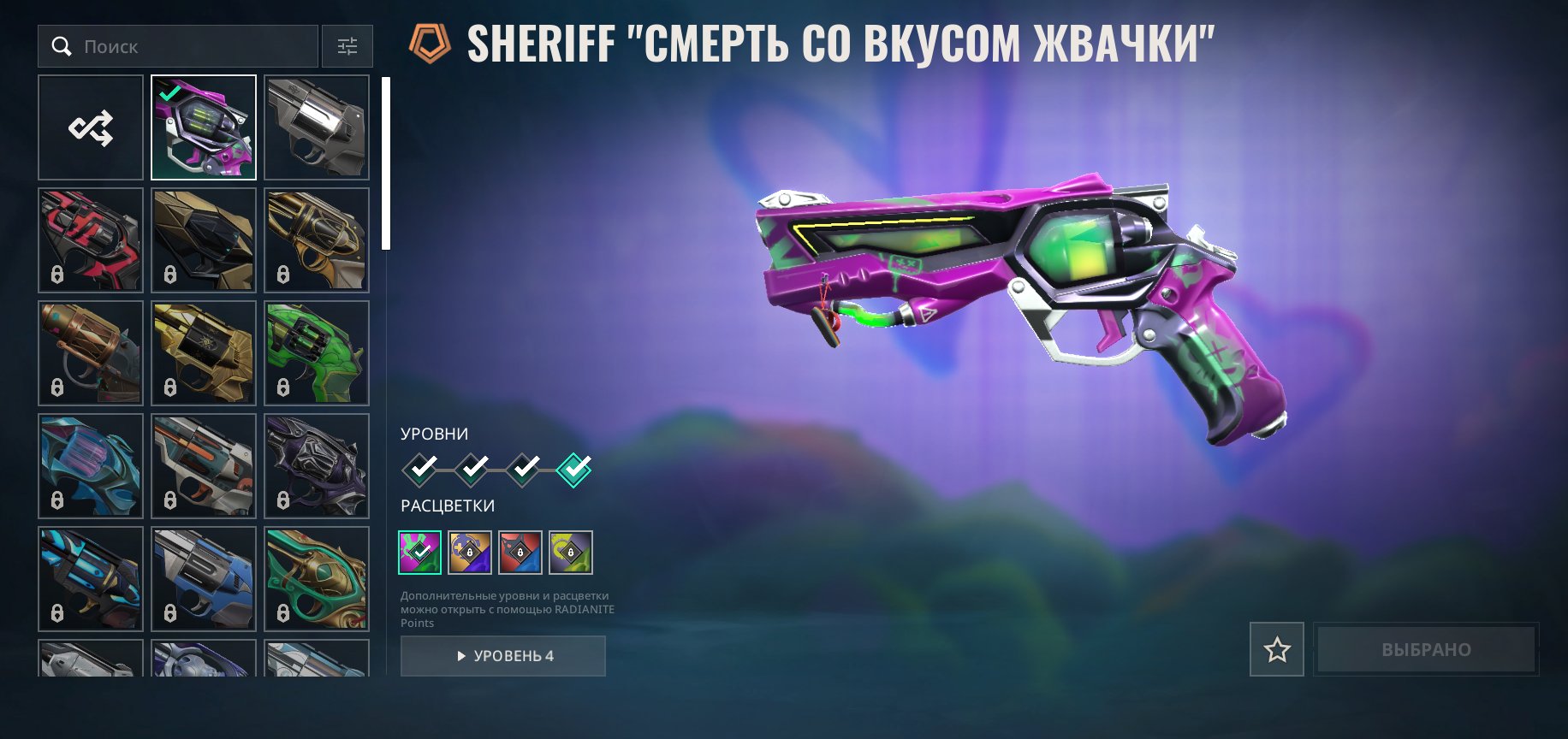This screenshot has height=739, width=1568.
Task: Click the search magnifier icon
Action: (x=61, y=46)
